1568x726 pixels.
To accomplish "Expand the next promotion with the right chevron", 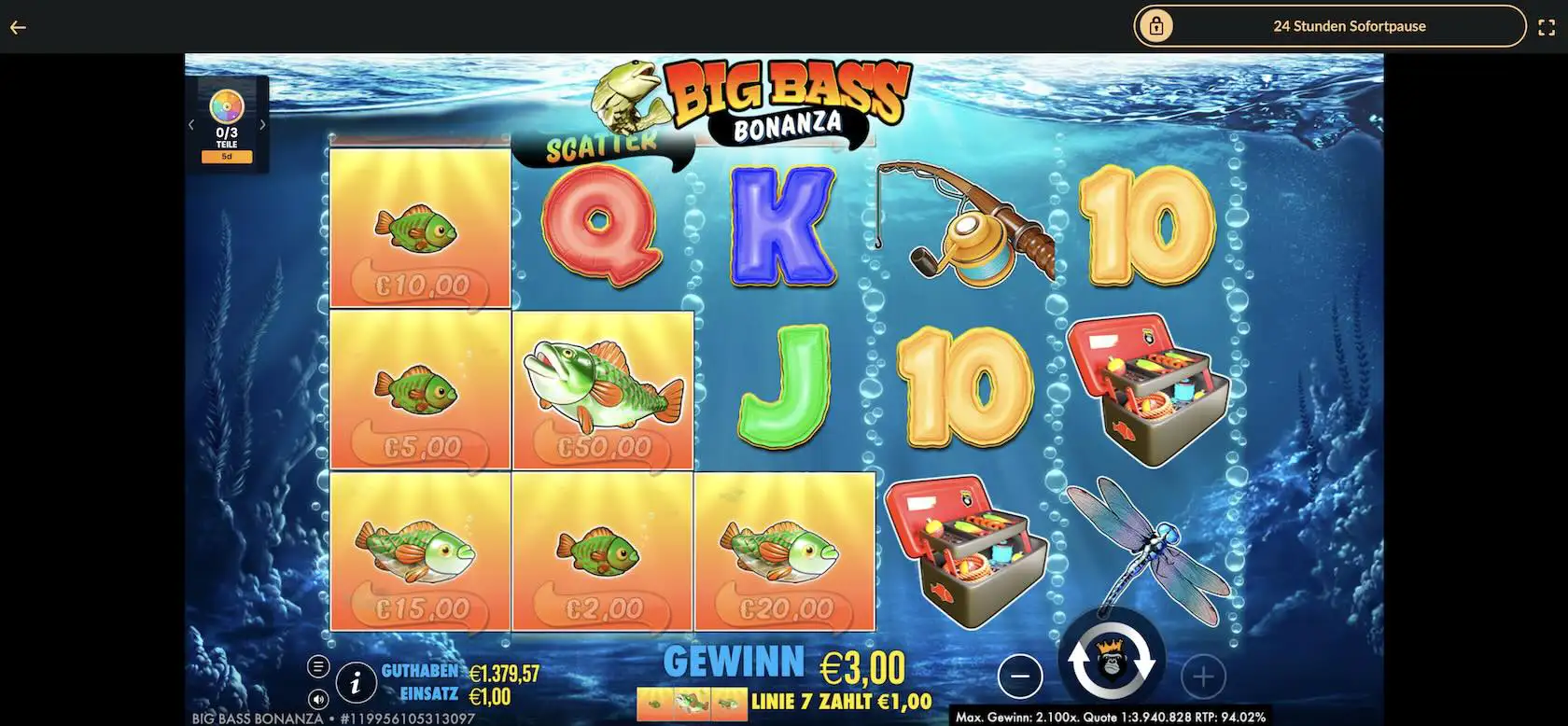I will (264, 123).
